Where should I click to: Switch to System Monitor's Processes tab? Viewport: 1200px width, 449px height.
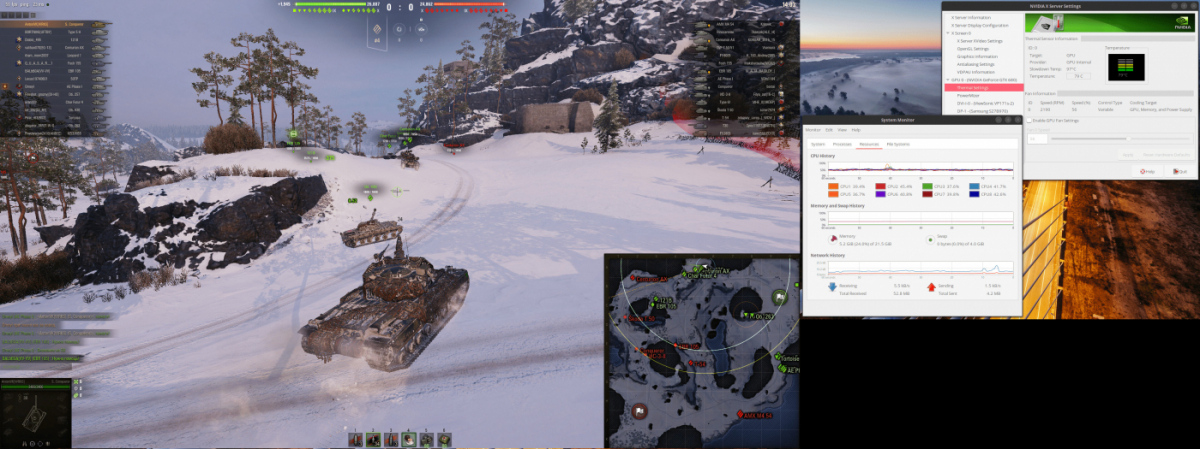[x=842, y=144]
